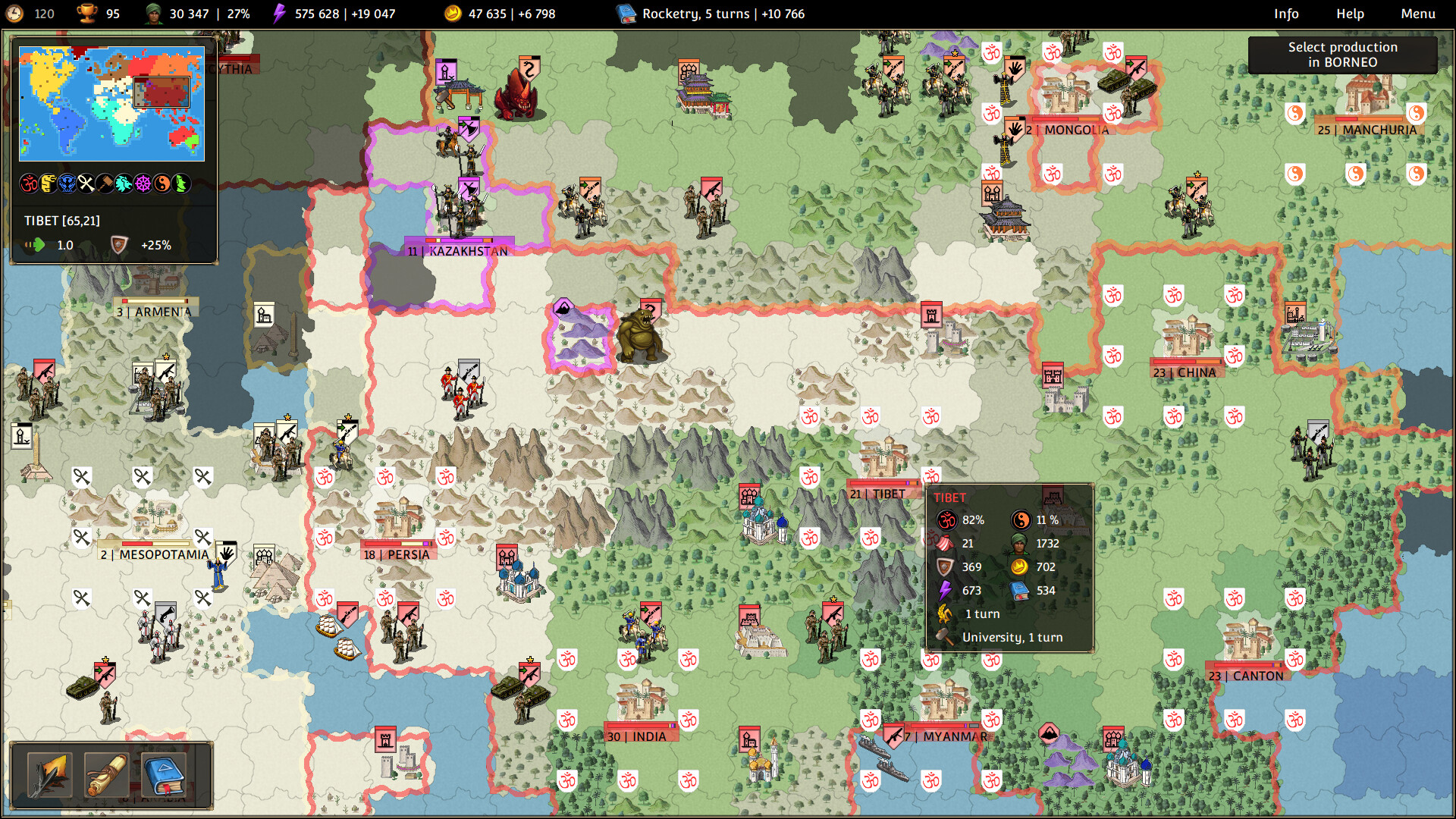Select the blue eagle religion filter
Screen dimensions: 1456x819
coord(67,184)
